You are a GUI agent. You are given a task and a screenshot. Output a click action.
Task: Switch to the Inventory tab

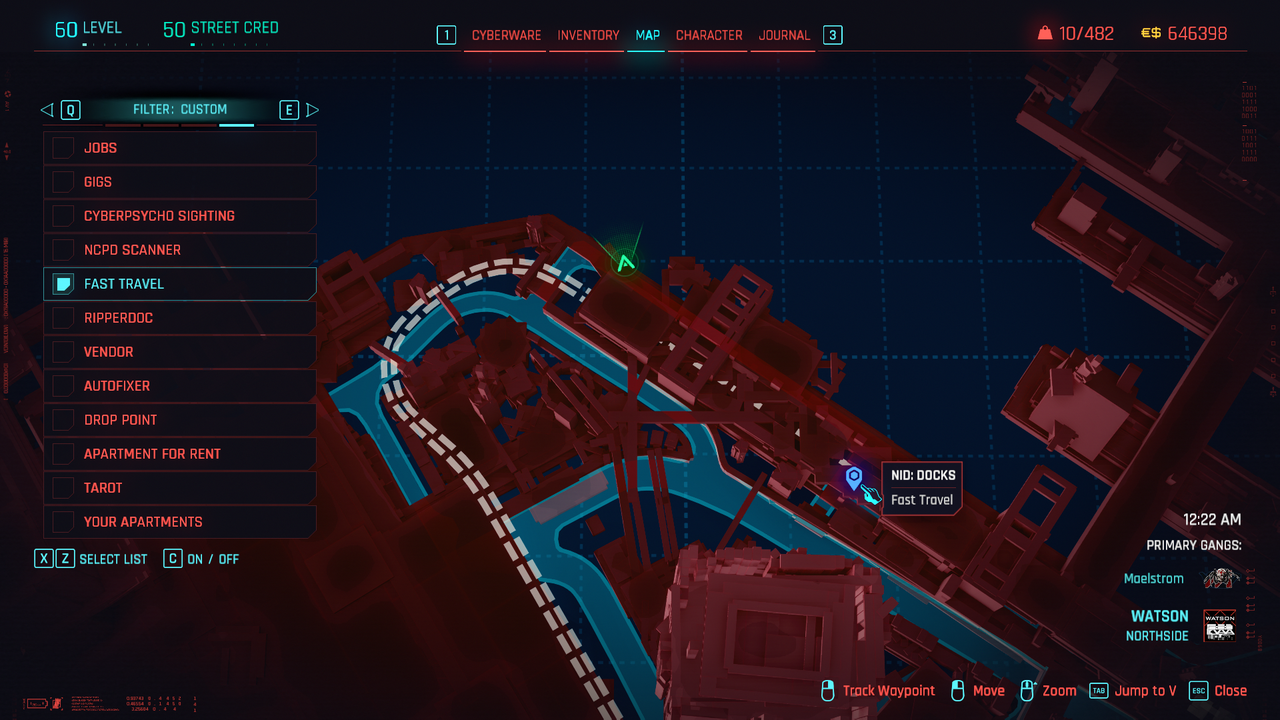pyautogui.click(x=588, y=35)
